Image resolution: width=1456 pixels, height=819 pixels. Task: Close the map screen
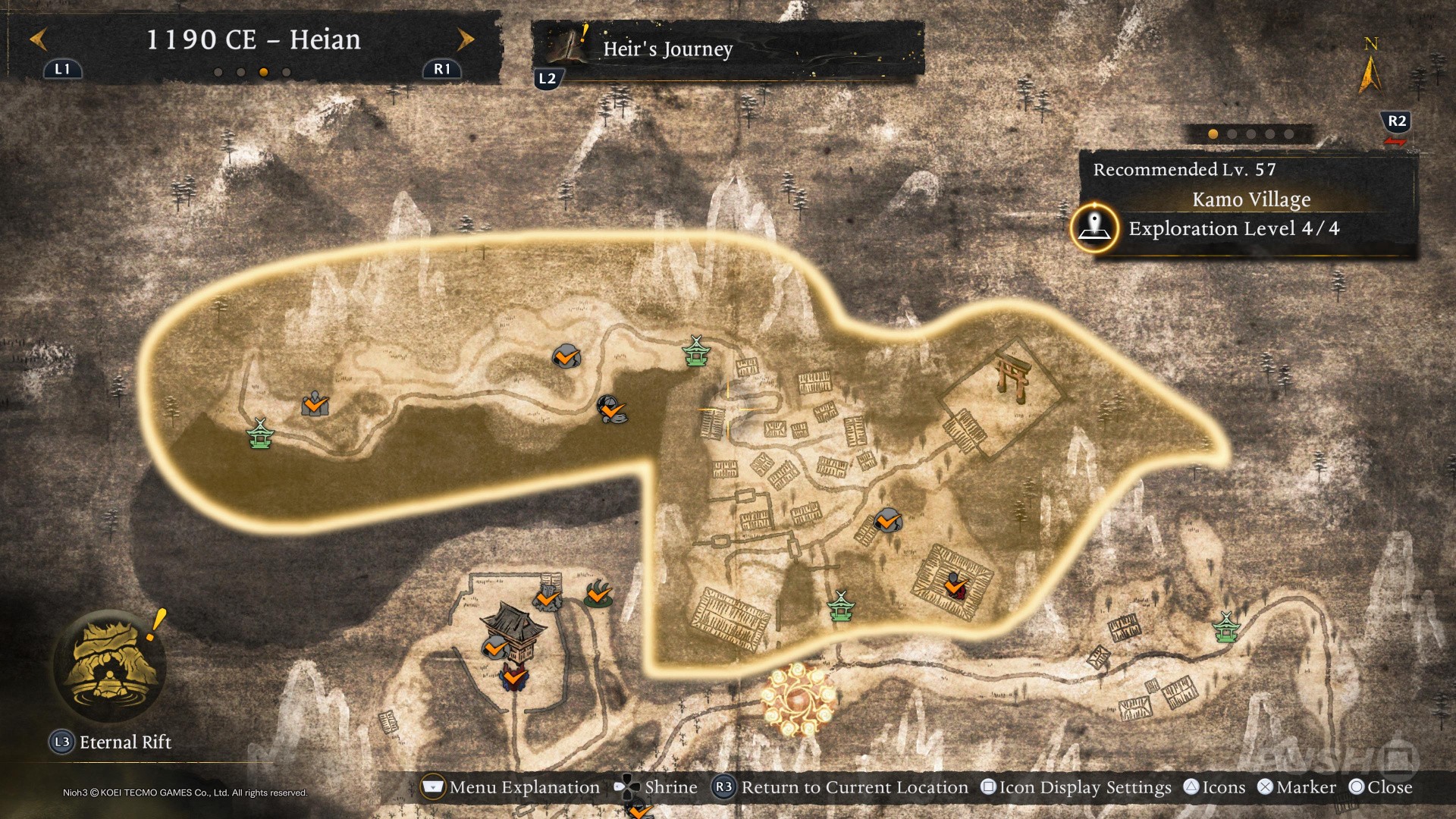pyautogui.click(x=1381, y=787)
